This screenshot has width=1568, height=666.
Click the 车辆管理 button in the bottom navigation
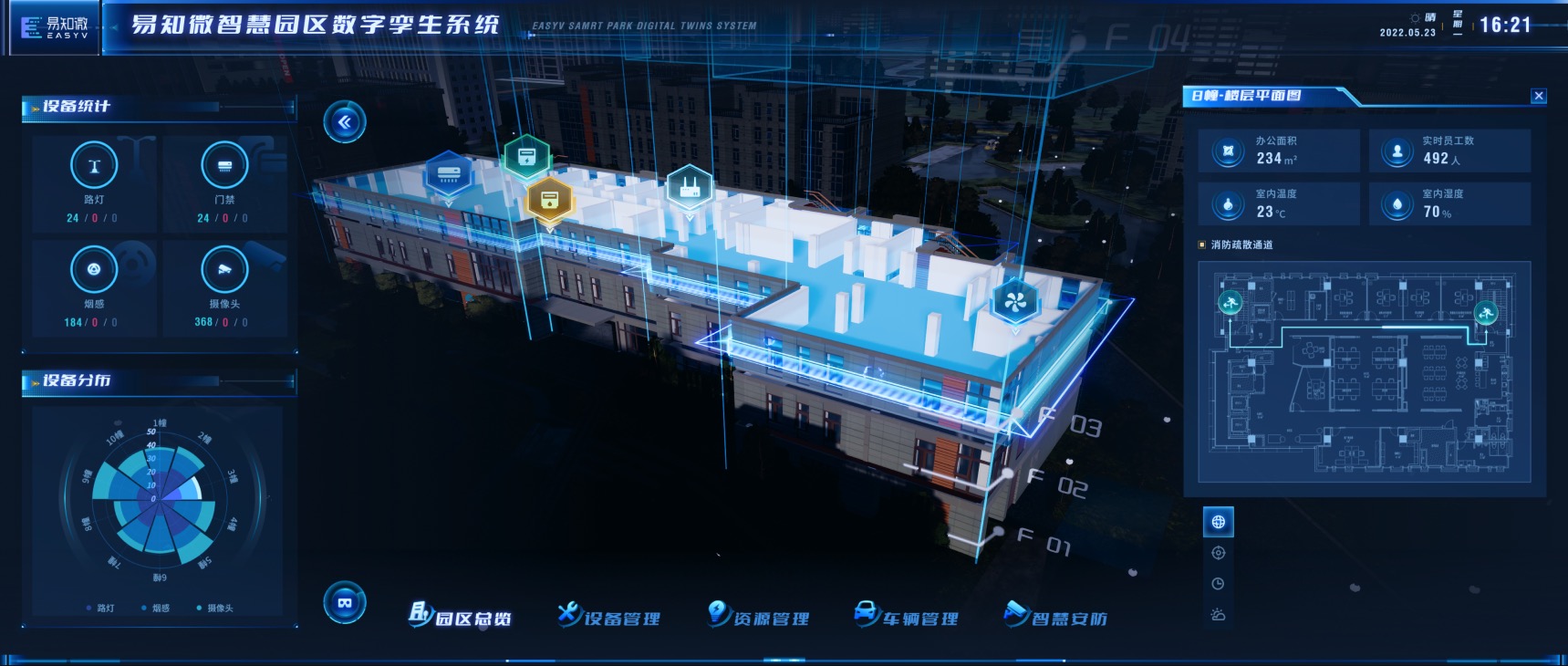[910, 617]
